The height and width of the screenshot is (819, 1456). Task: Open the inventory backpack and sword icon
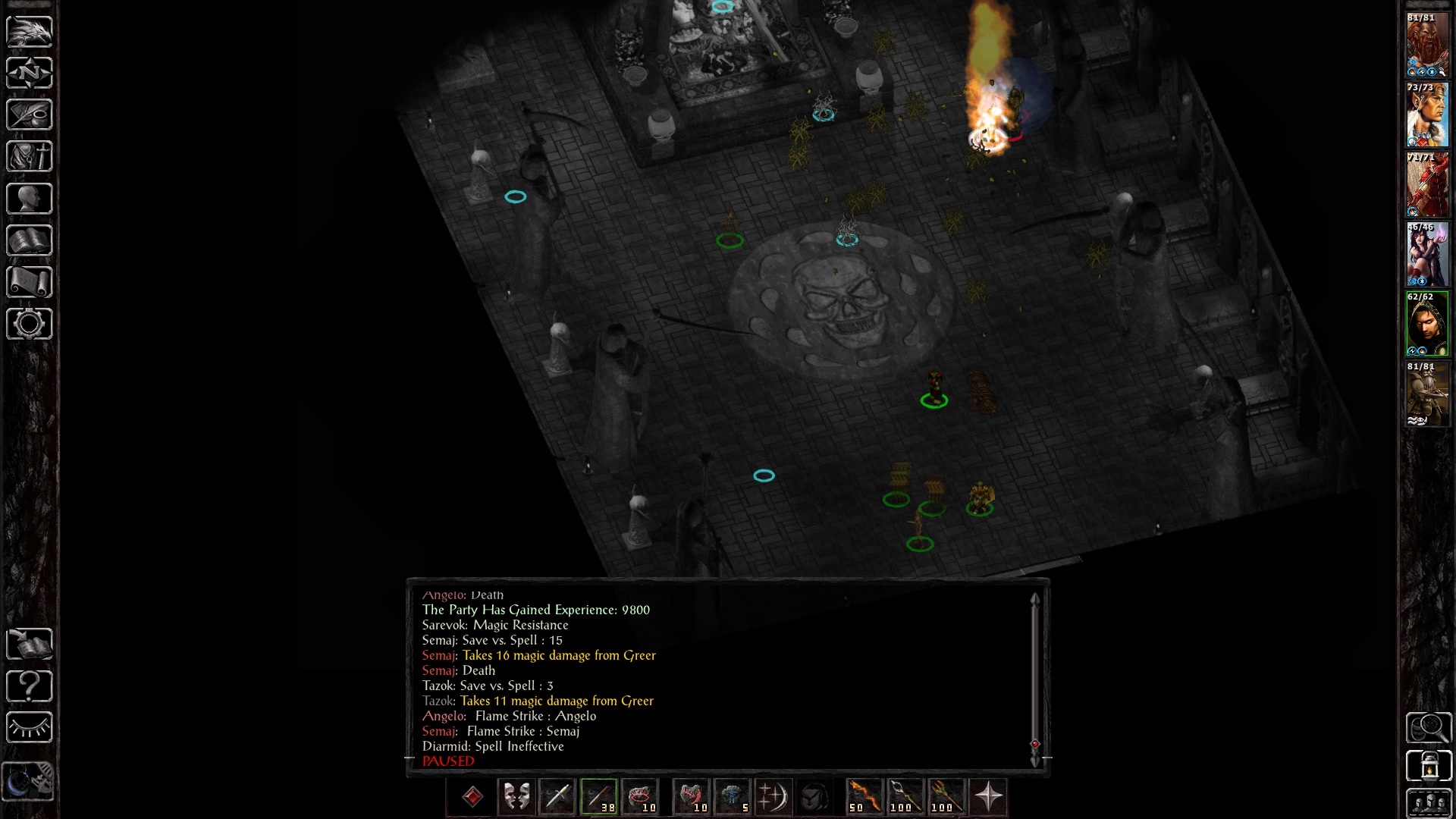[30, 157]
